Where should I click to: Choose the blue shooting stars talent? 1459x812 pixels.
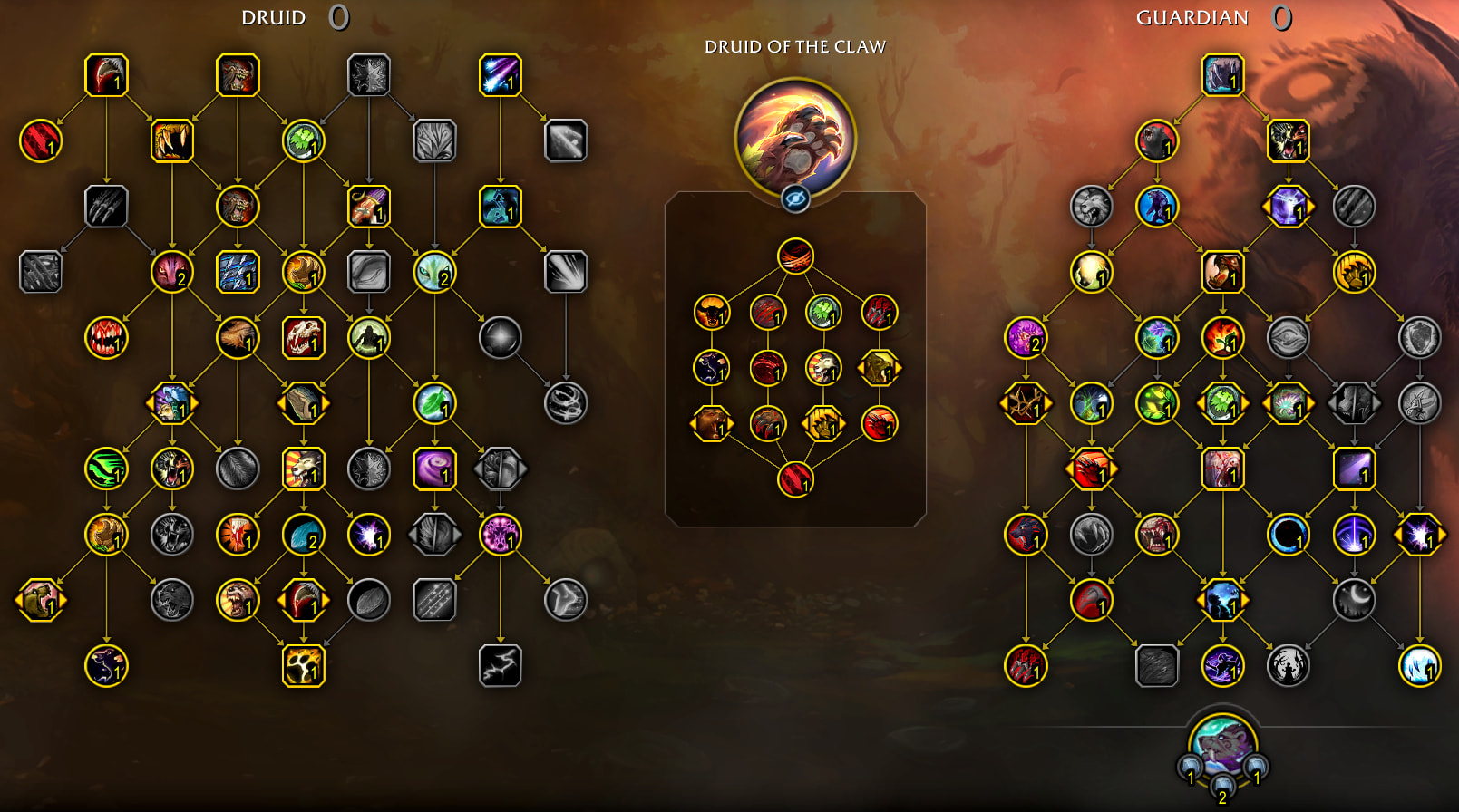click(x=500, y=75)
